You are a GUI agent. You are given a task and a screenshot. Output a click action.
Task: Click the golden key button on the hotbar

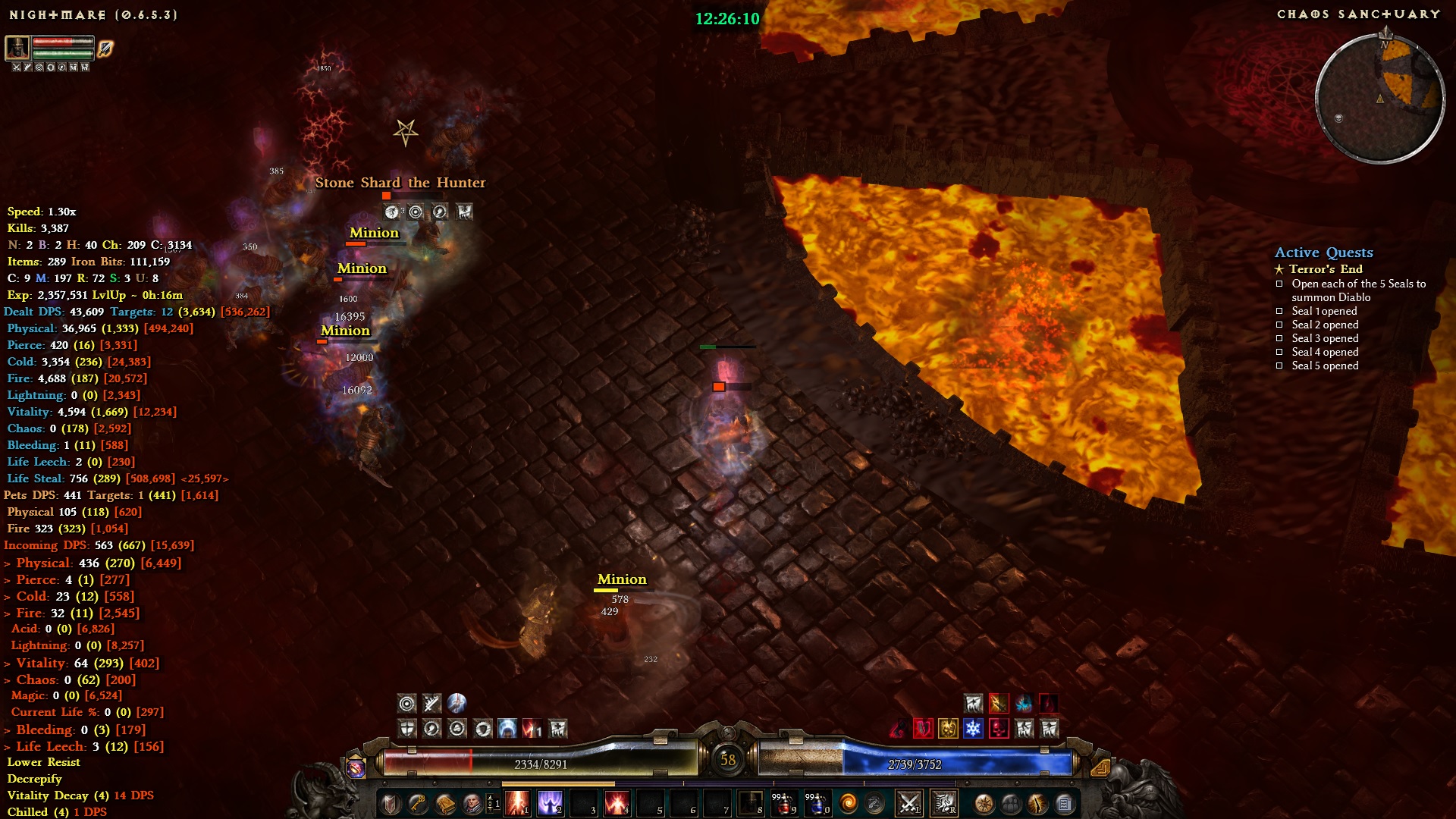coord(418,803)
